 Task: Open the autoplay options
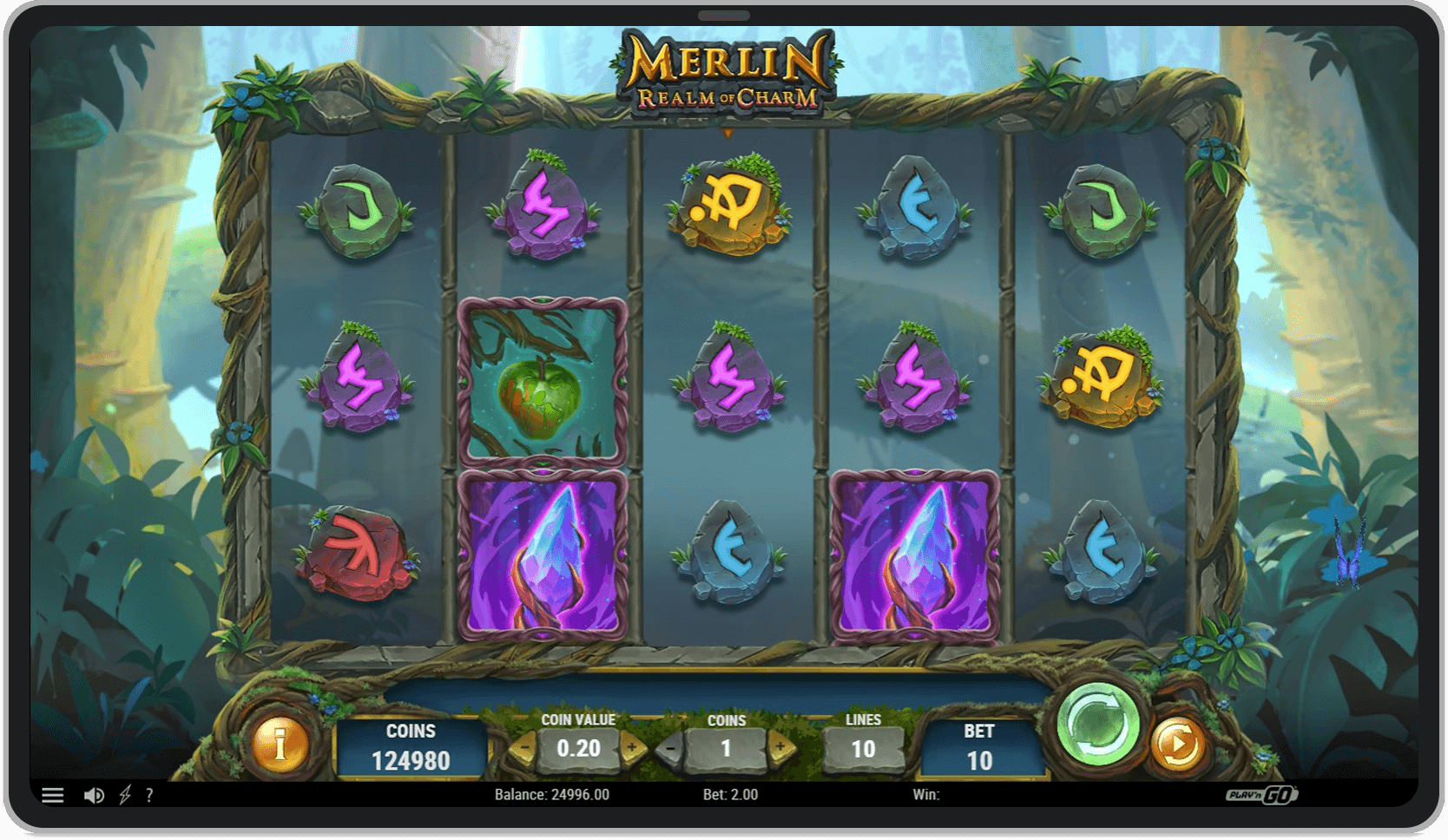pyautogui.click(x=1179, y=744)
